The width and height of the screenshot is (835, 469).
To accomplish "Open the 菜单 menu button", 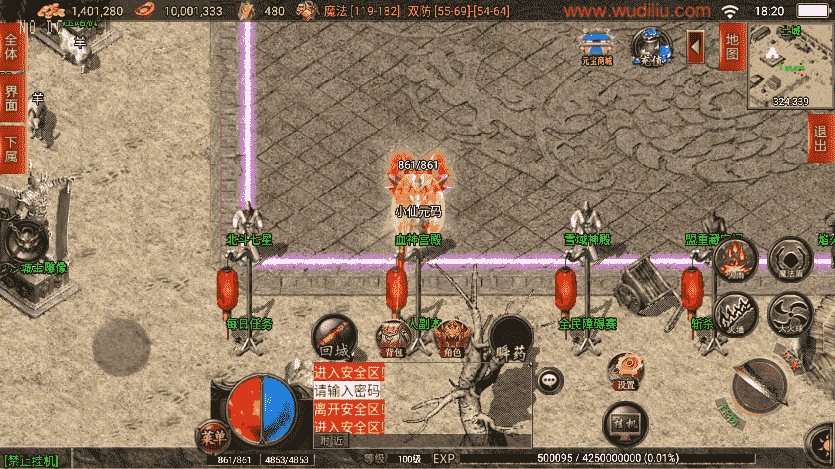I will (211, 438).
